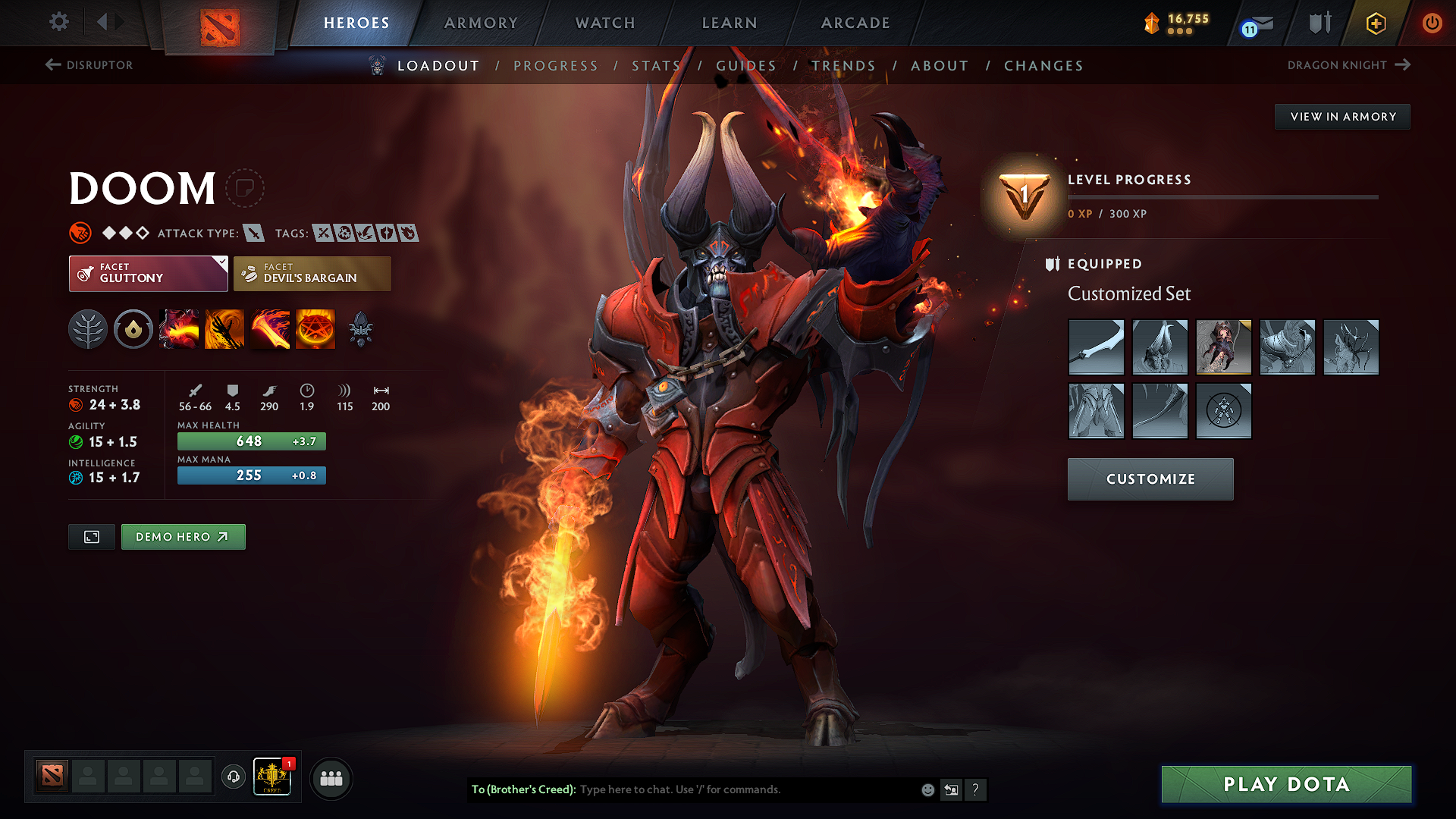This screenshot has height=819, width=1456.
Task: Toggle the hero favorite marker beside DOOM
Action: coord(246,188)
